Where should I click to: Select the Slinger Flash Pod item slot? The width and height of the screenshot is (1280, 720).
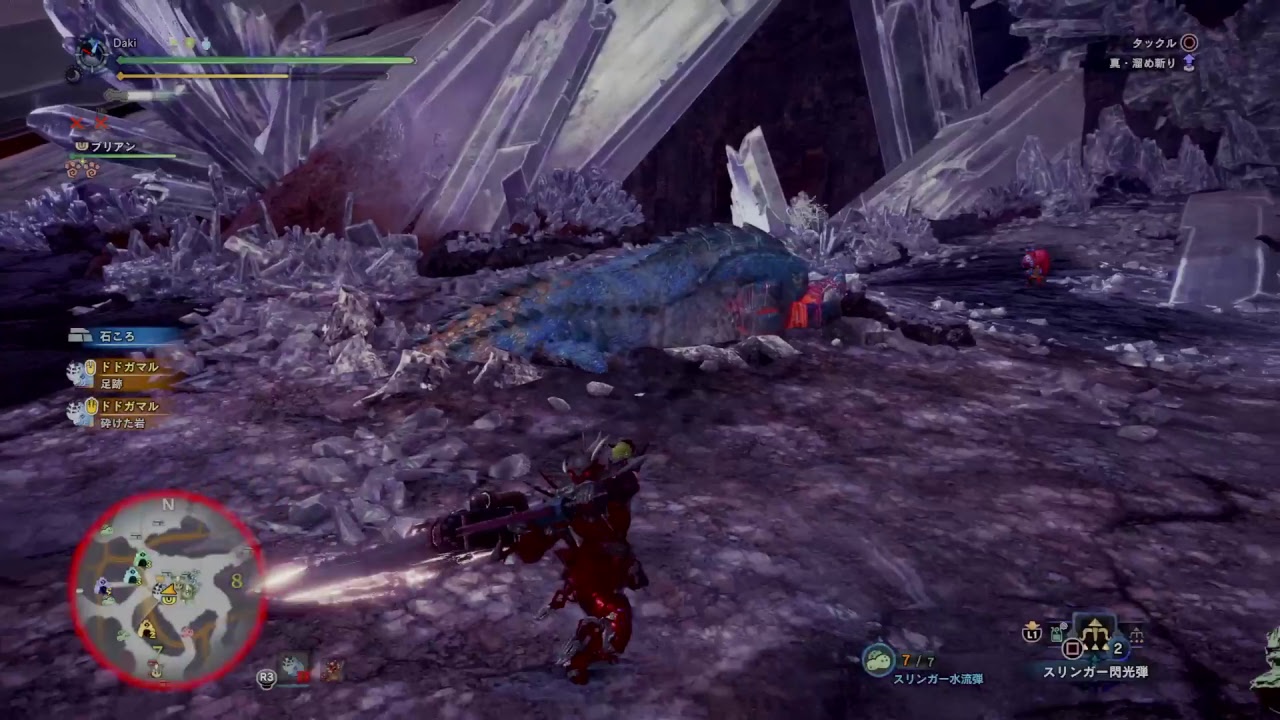1097,633
